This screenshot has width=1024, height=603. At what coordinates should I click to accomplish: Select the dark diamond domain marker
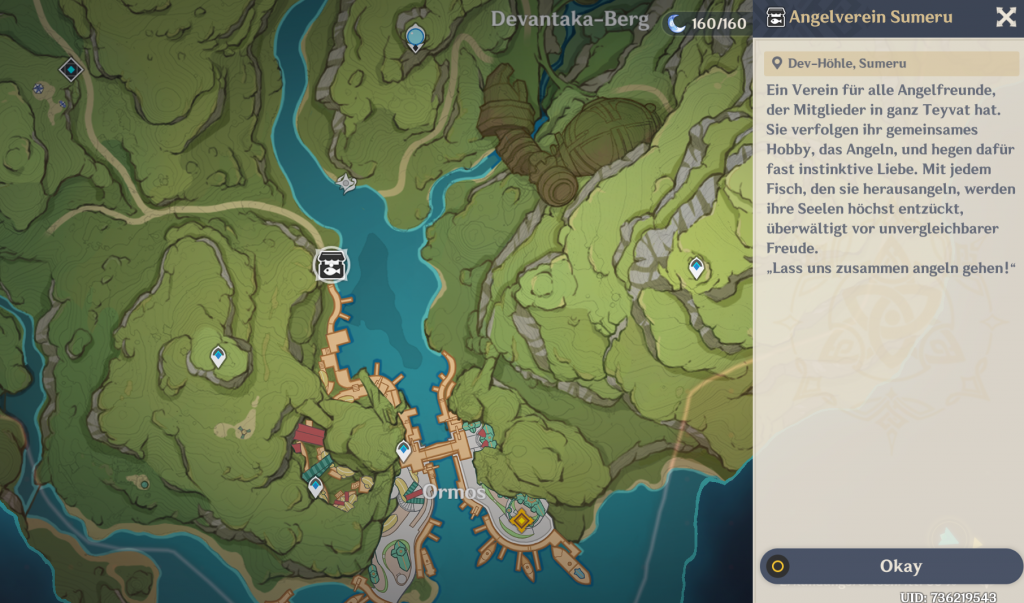click(70, 69)
